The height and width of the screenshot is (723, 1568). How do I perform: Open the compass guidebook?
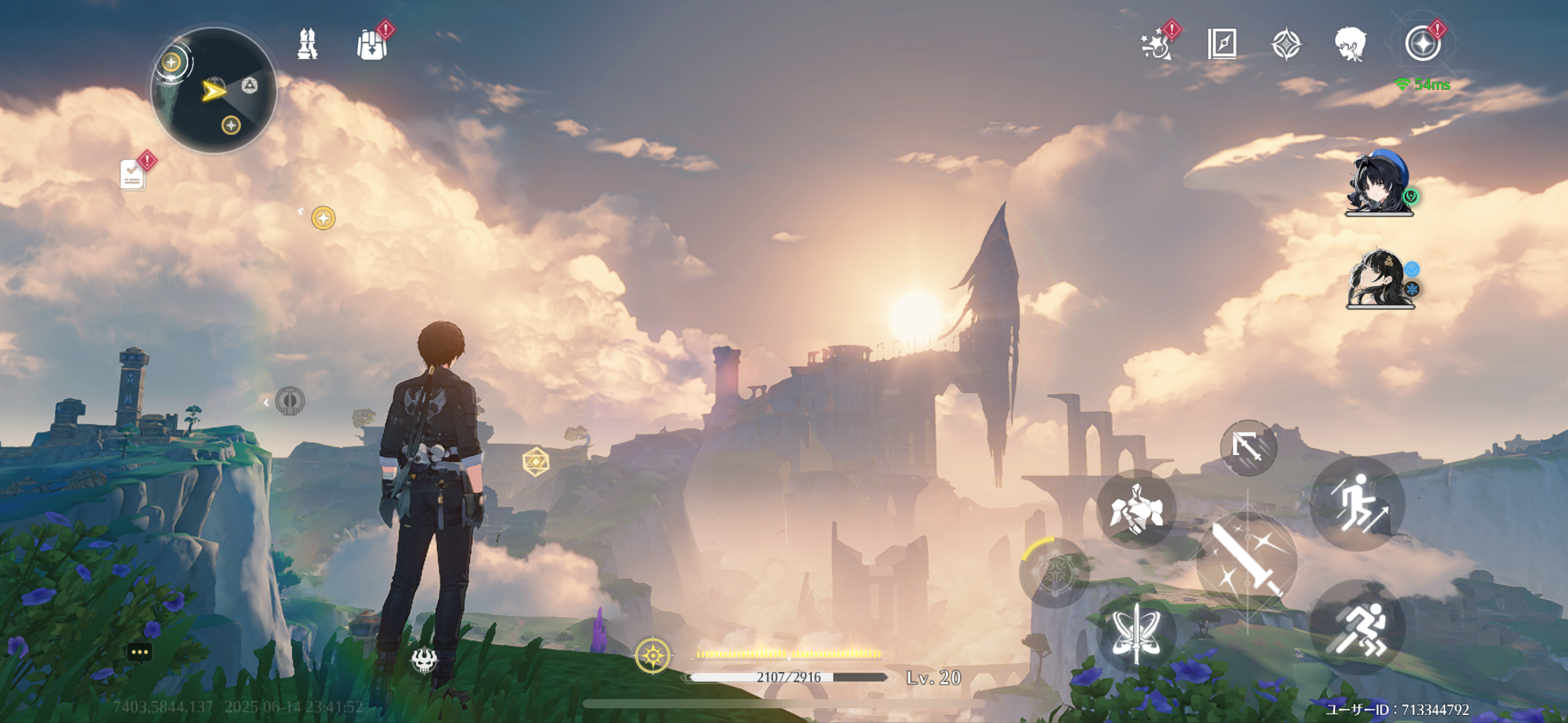tap(1221, 44)
